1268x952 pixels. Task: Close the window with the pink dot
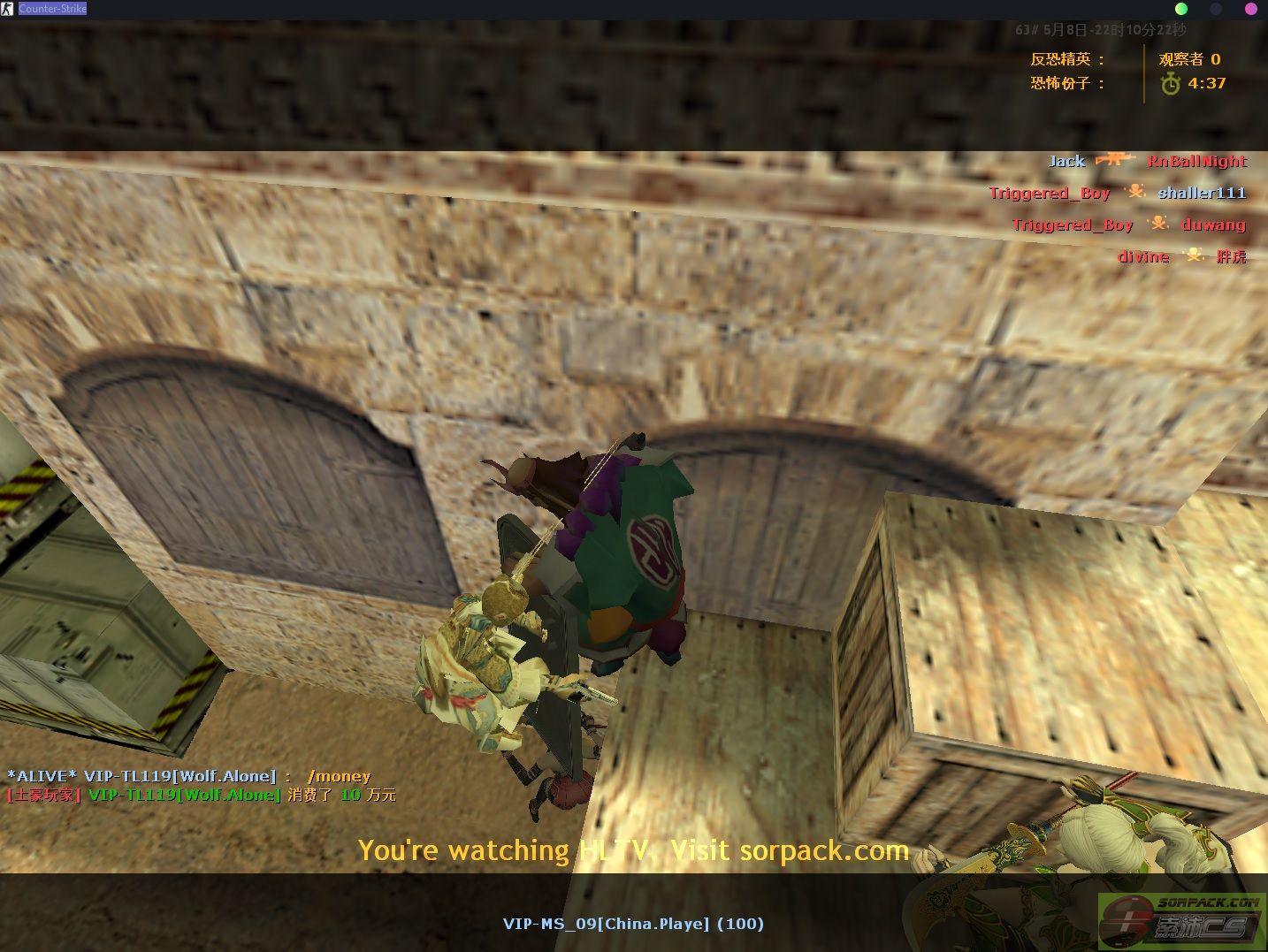[x=1251, y=9]
